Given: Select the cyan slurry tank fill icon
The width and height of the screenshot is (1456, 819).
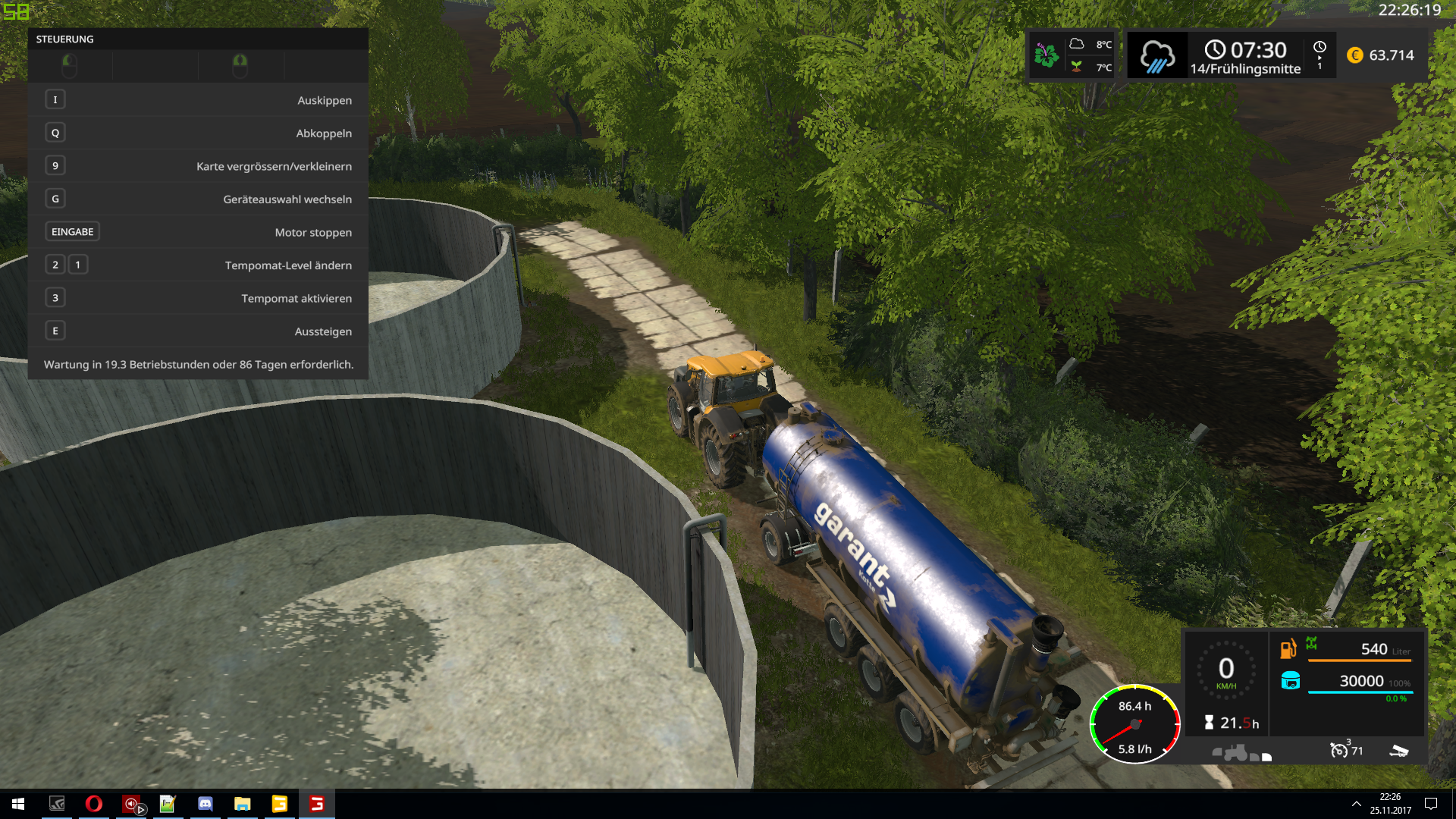Looking at the screenshot, I should (x=1290, y=681).
